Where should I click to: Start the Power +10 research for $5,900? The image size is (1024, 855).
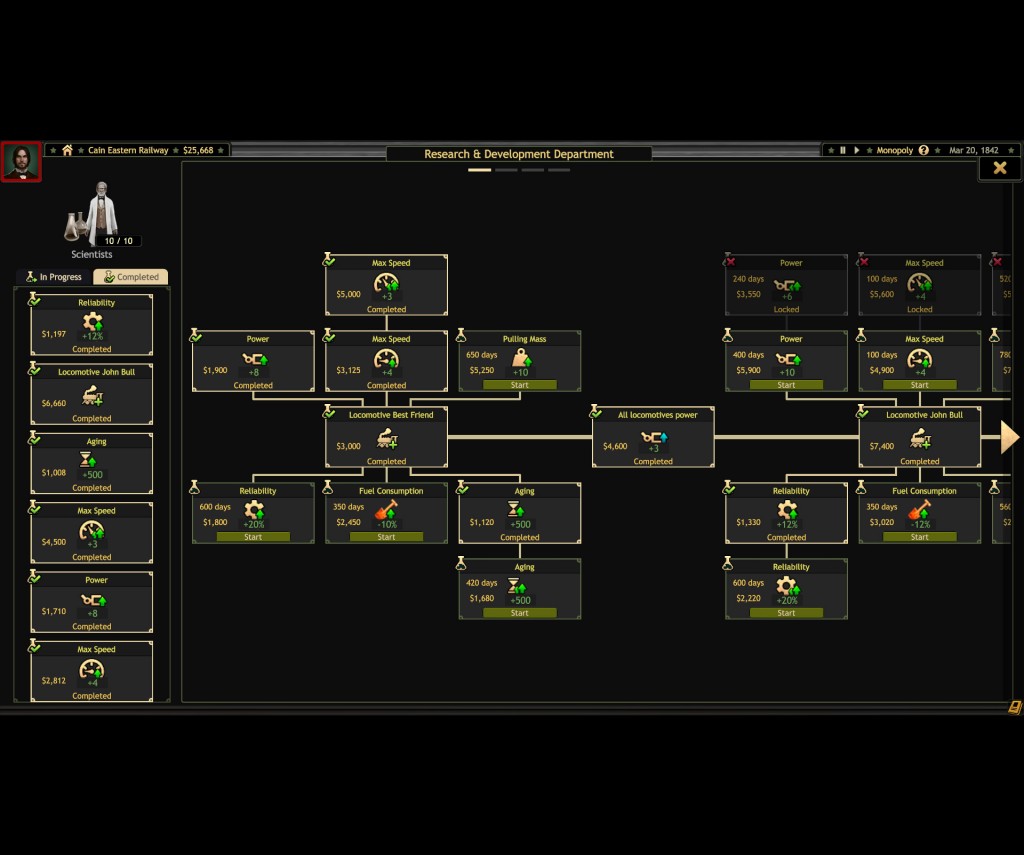point(786,385)
